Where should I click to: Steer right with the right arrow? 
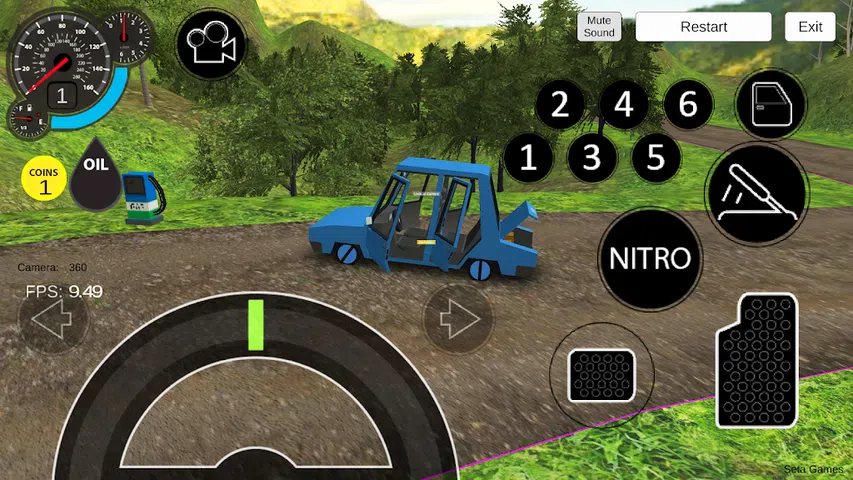click(459, 320)
